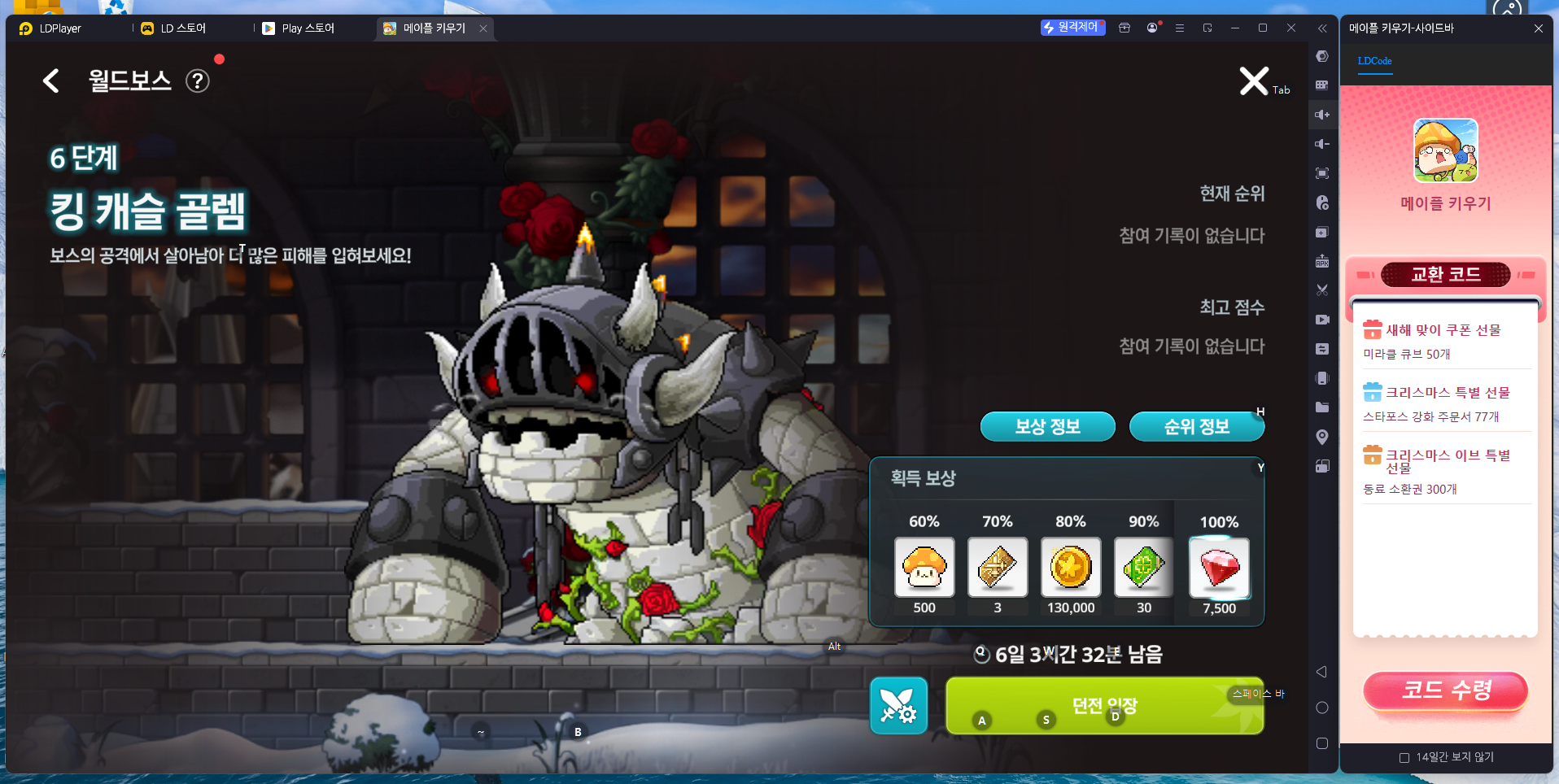Select the 100% ruby reward thumbnail
Viewport: 1559px width, 784px height.
point(1218,568)
